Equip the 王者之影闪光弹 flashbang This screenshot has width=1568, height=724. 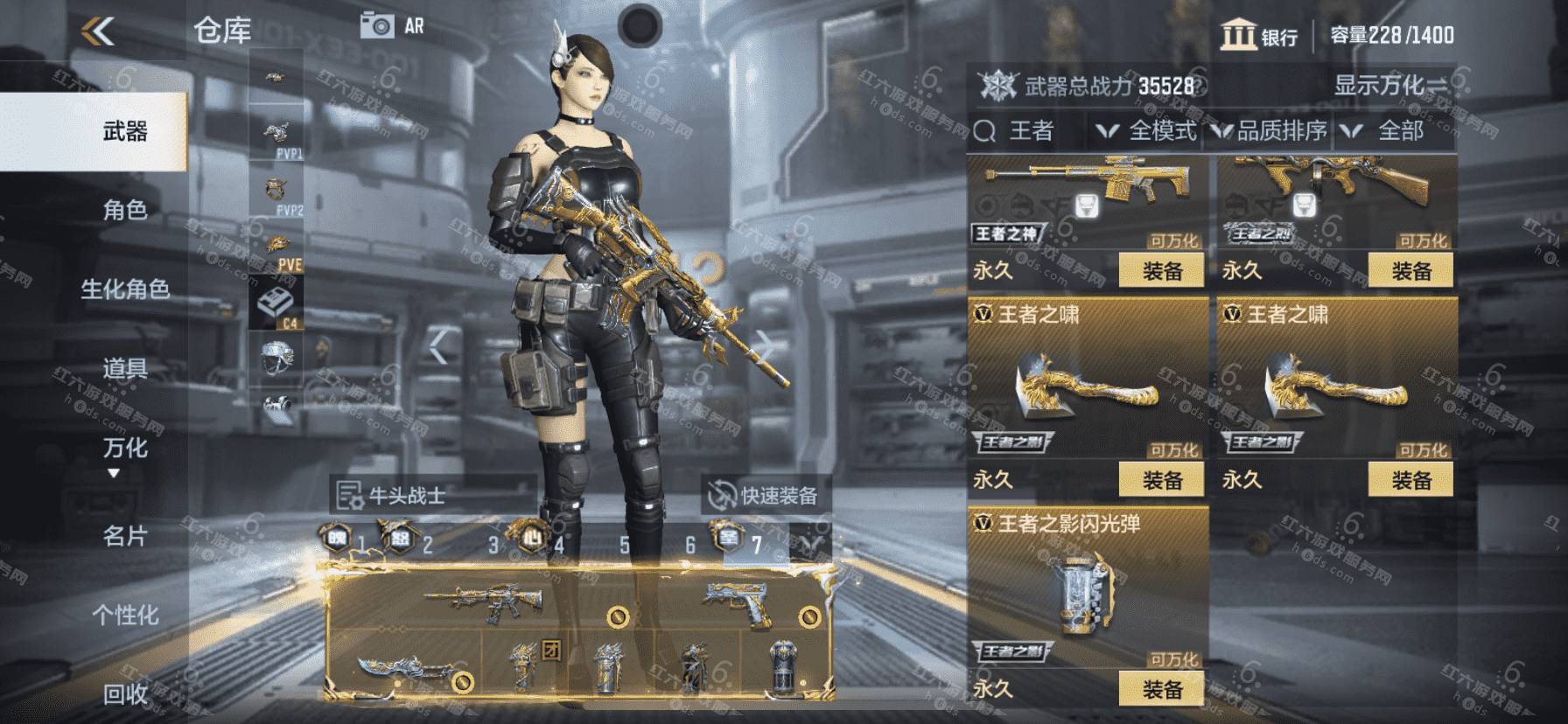tap(1162, 690)
